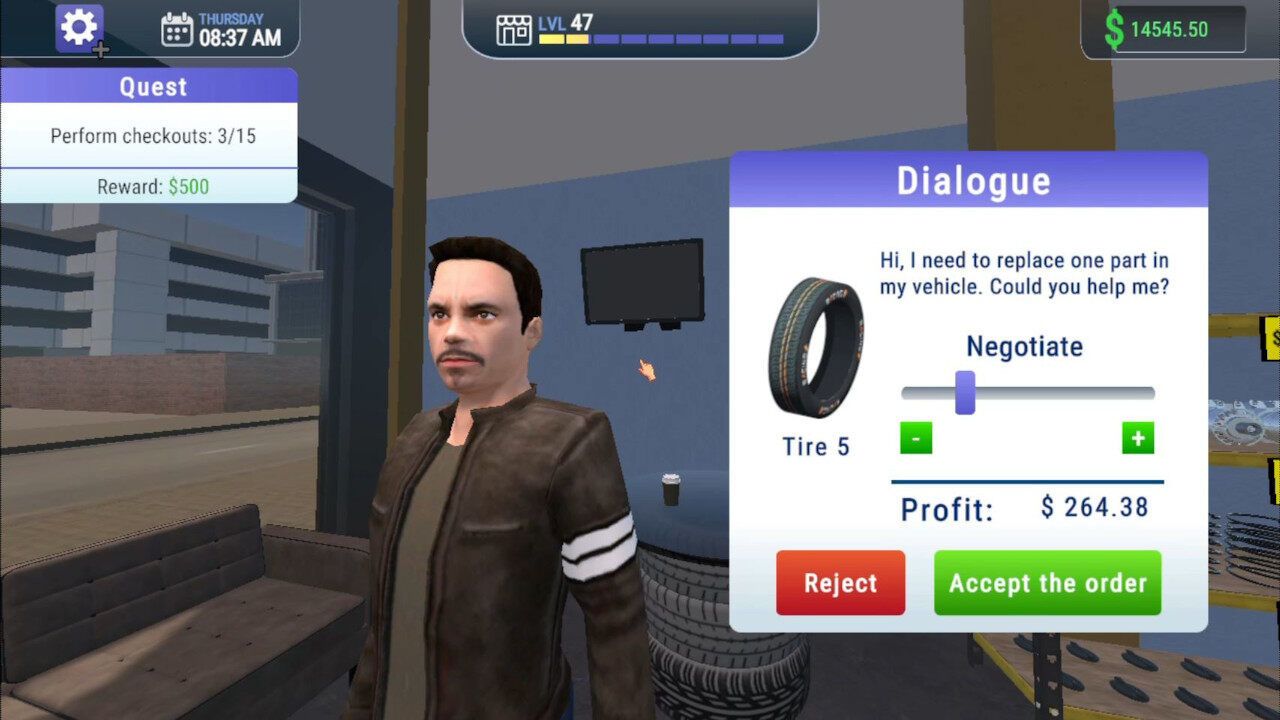Click the Reward $500 text

coord(150,186)
